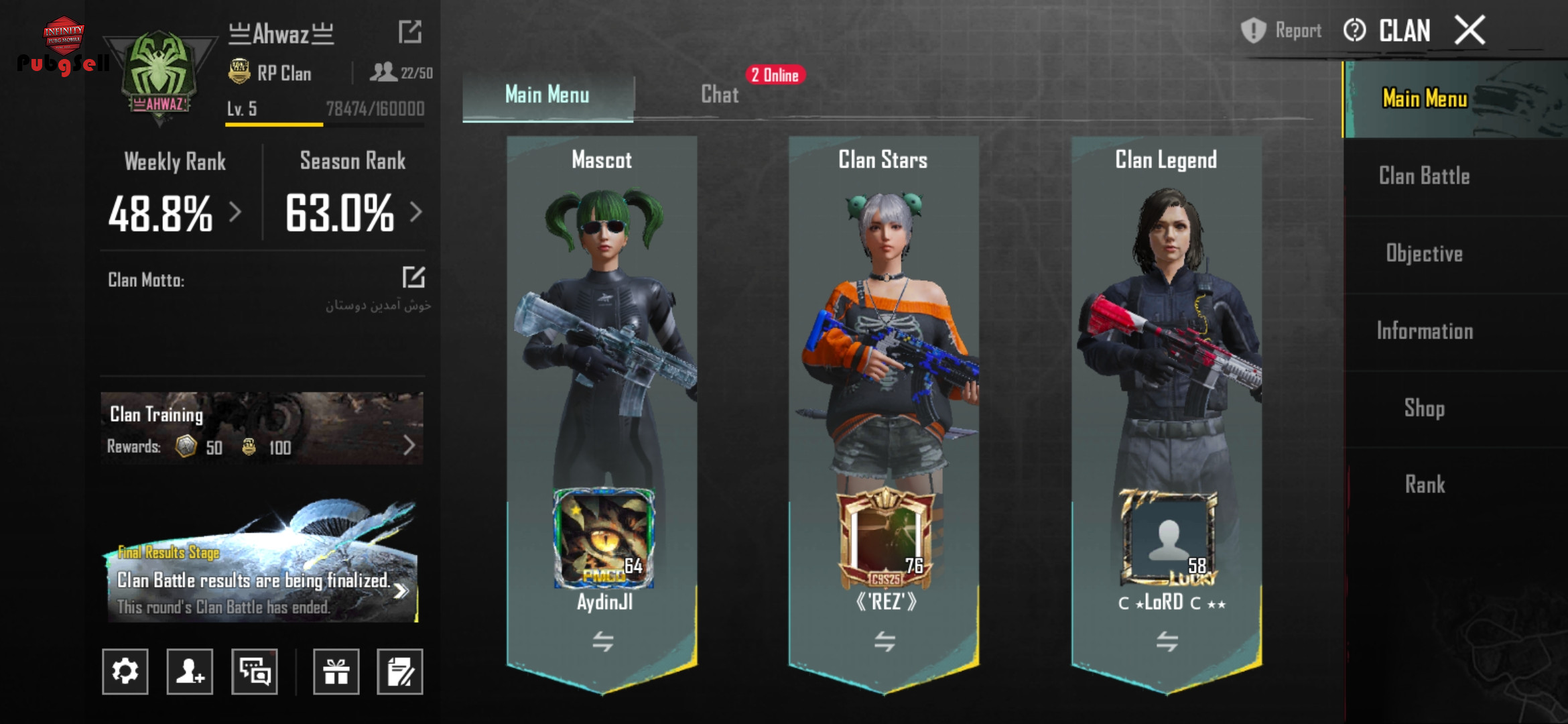
Task: Open the Clan Training banner
Action: 262,429
